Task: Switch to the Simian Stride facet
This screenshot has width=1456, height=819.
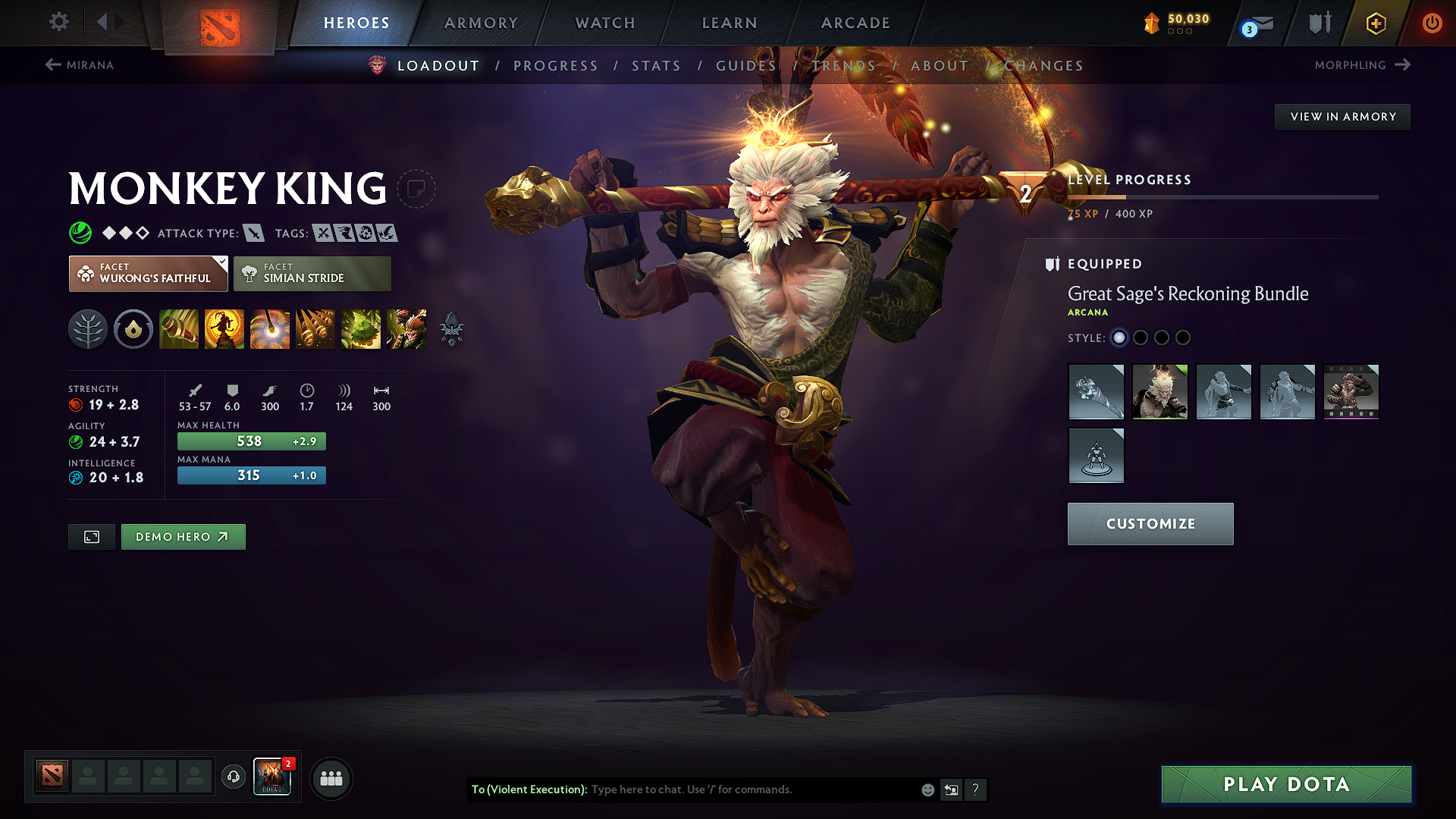Action: pos(312,273)
